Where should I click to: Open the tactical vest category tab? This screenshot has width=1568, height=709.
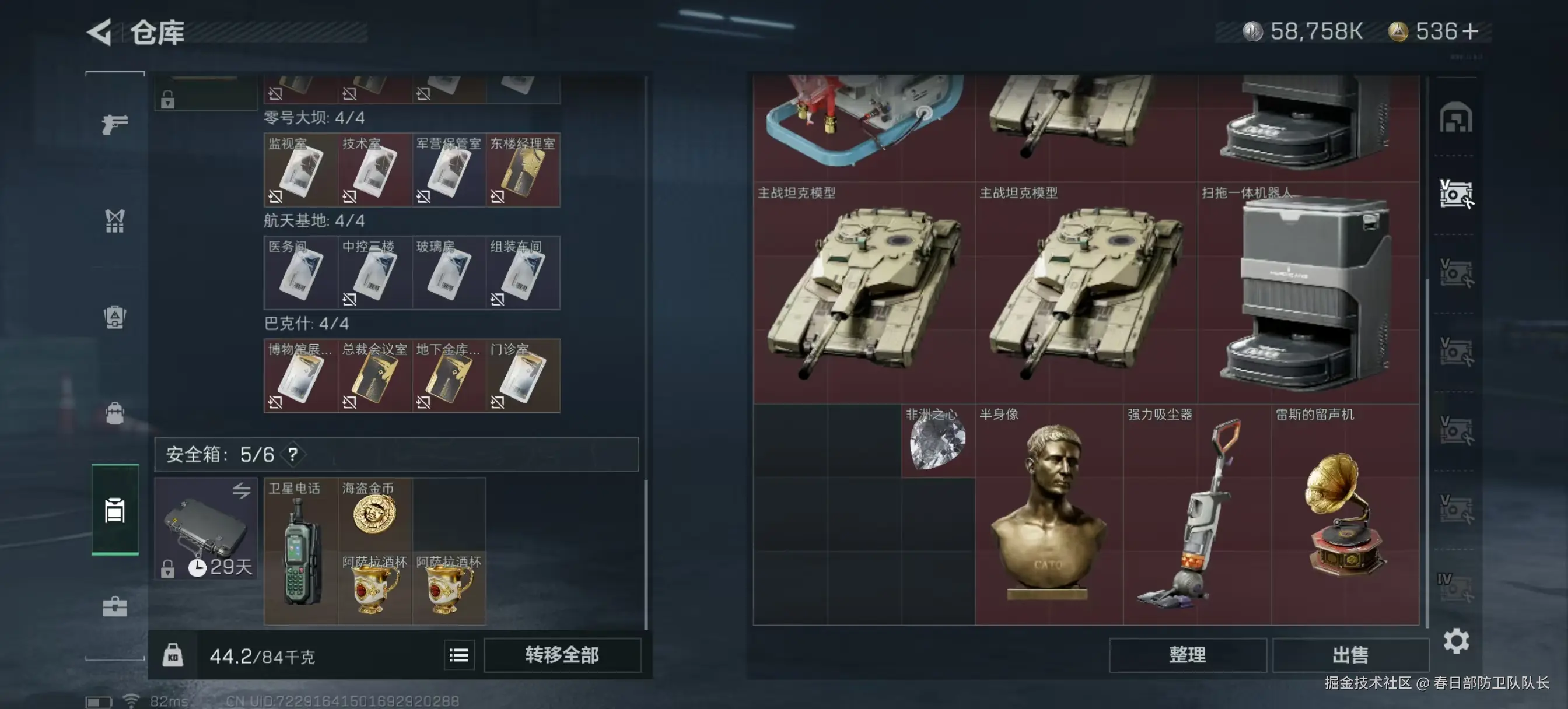pos(114,221)
